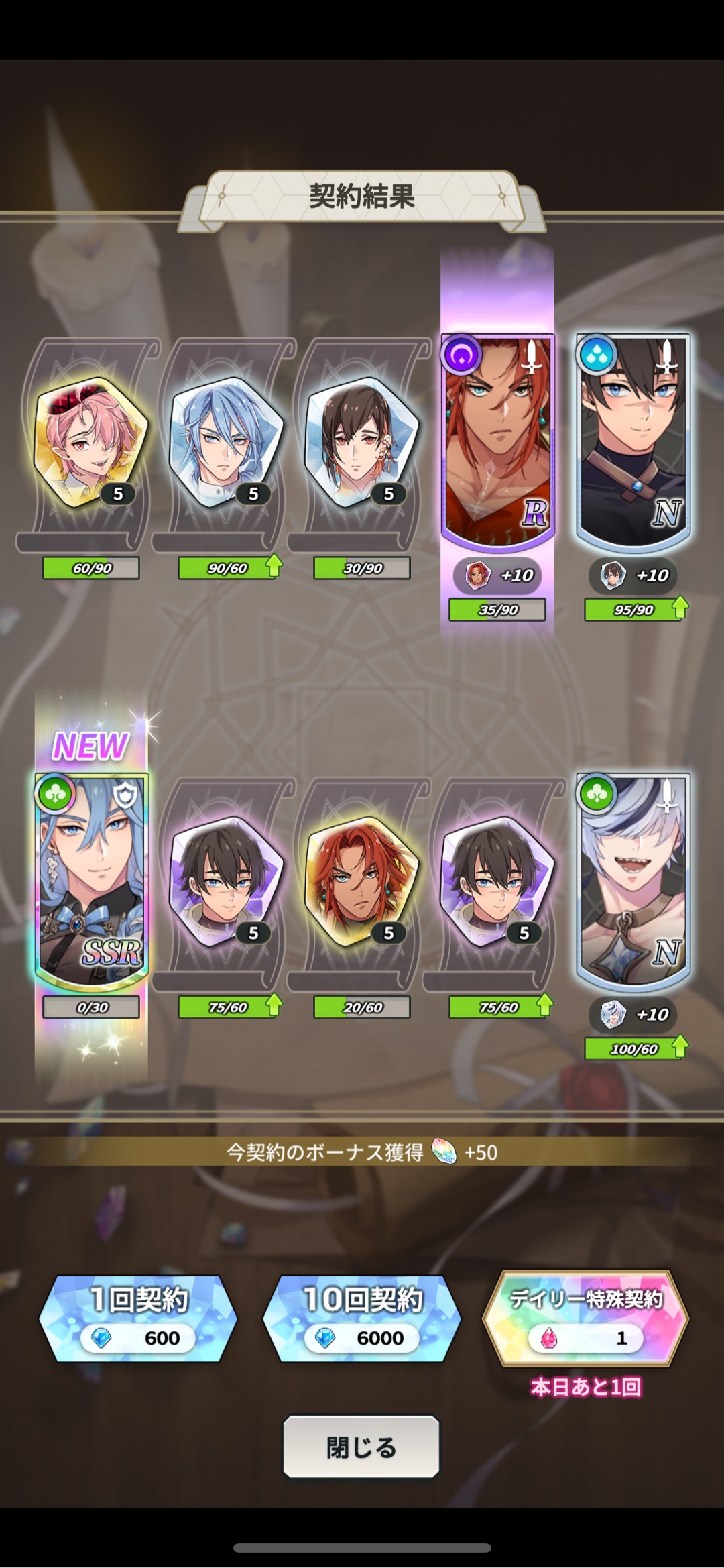Select the NEW SSR blue-haired character card

tap(92, 880)
